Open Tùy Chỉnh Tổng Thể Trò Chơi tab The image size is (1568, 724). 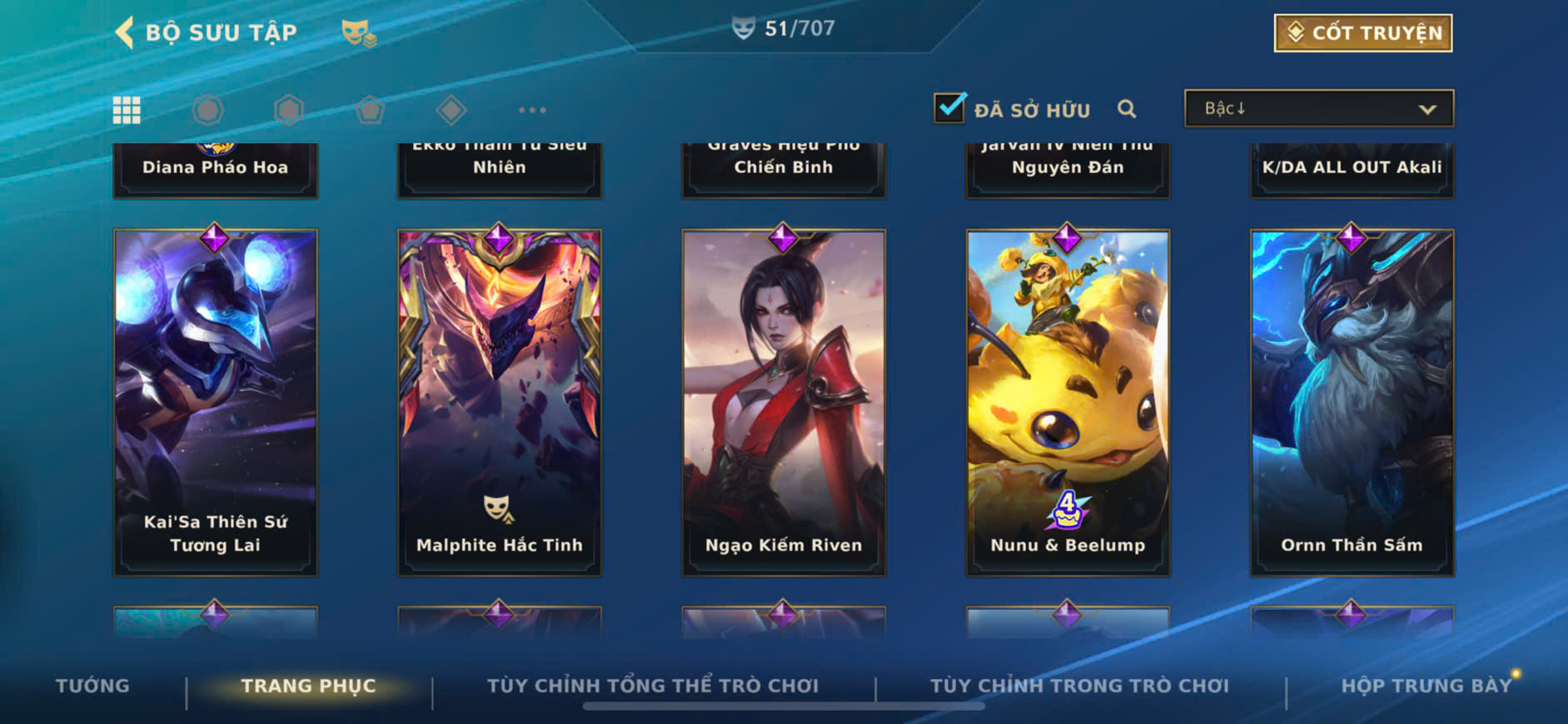[653, 686]
